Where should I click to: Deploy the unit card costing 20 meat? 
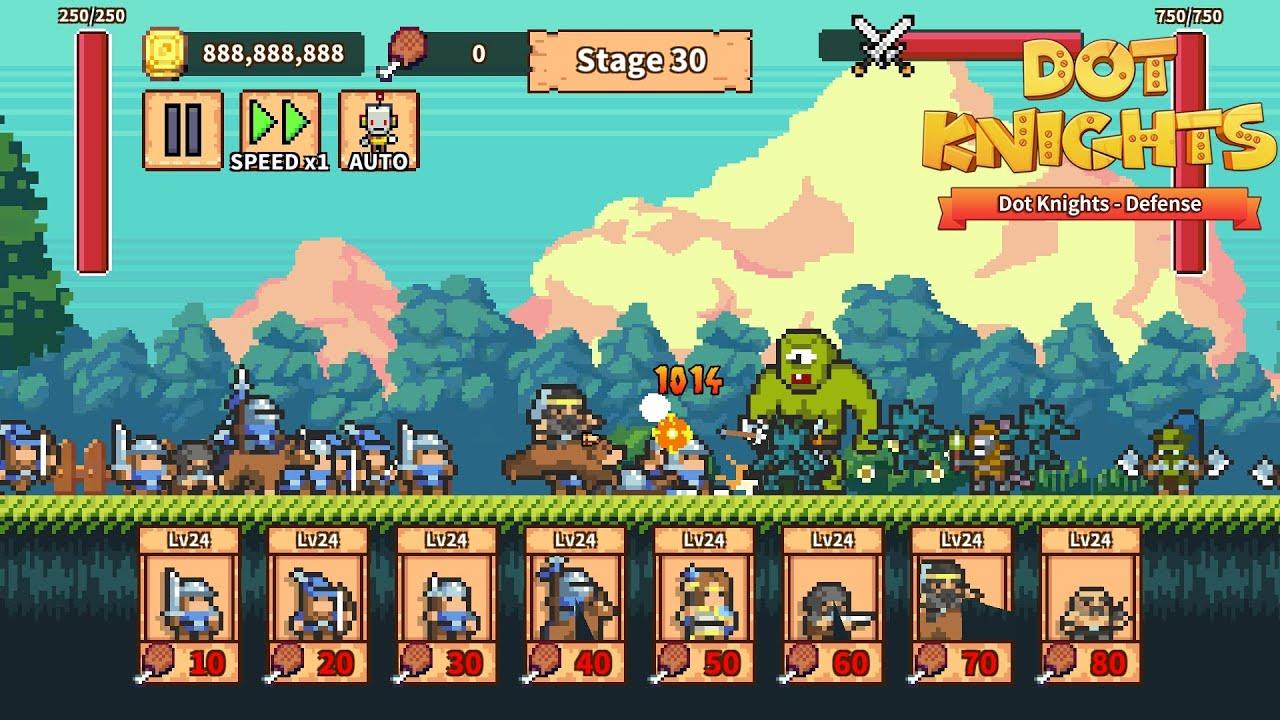(318, 605)
